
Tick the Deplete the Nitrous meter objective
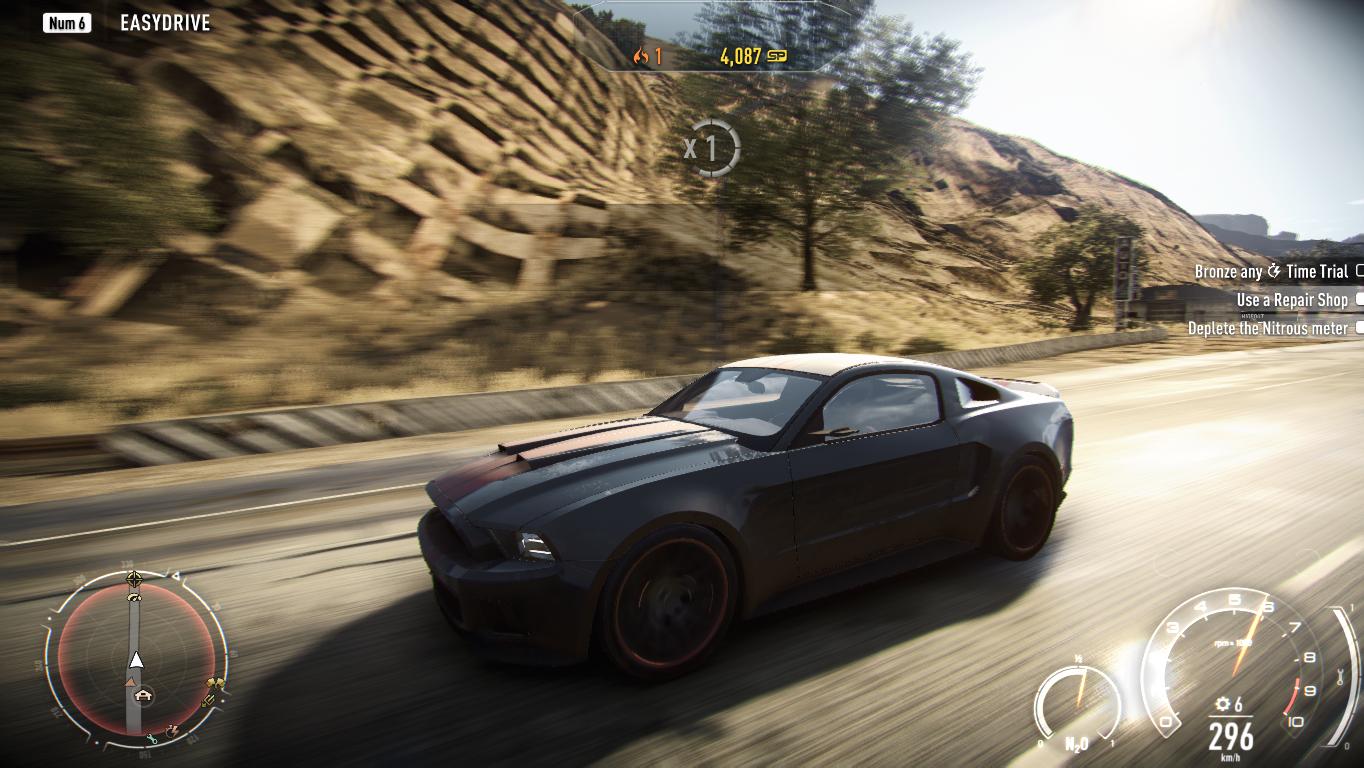[x=1358, y=328]
